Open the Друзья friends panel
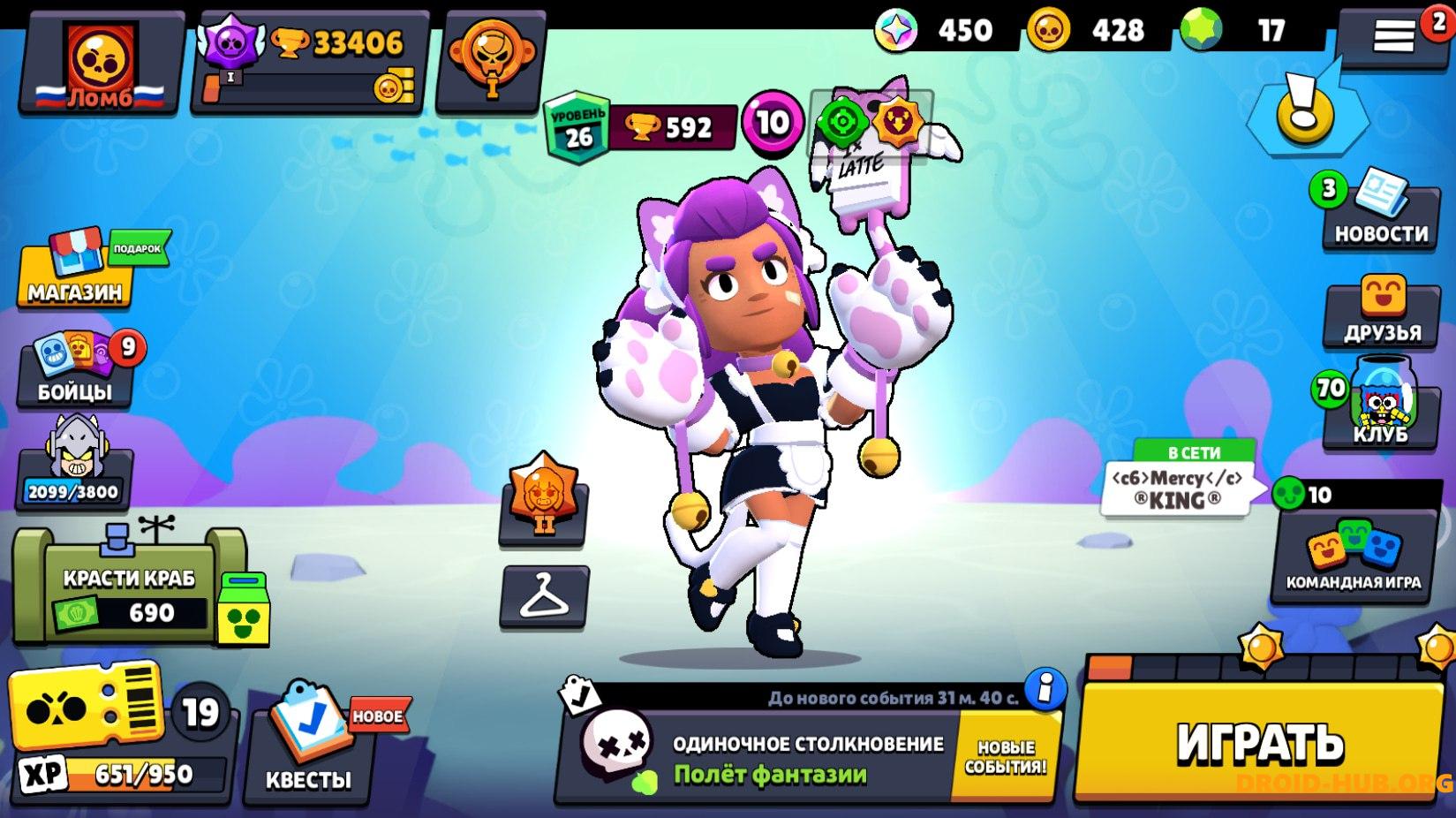This screenshot has width=1456, height=818. (1382, 314)
